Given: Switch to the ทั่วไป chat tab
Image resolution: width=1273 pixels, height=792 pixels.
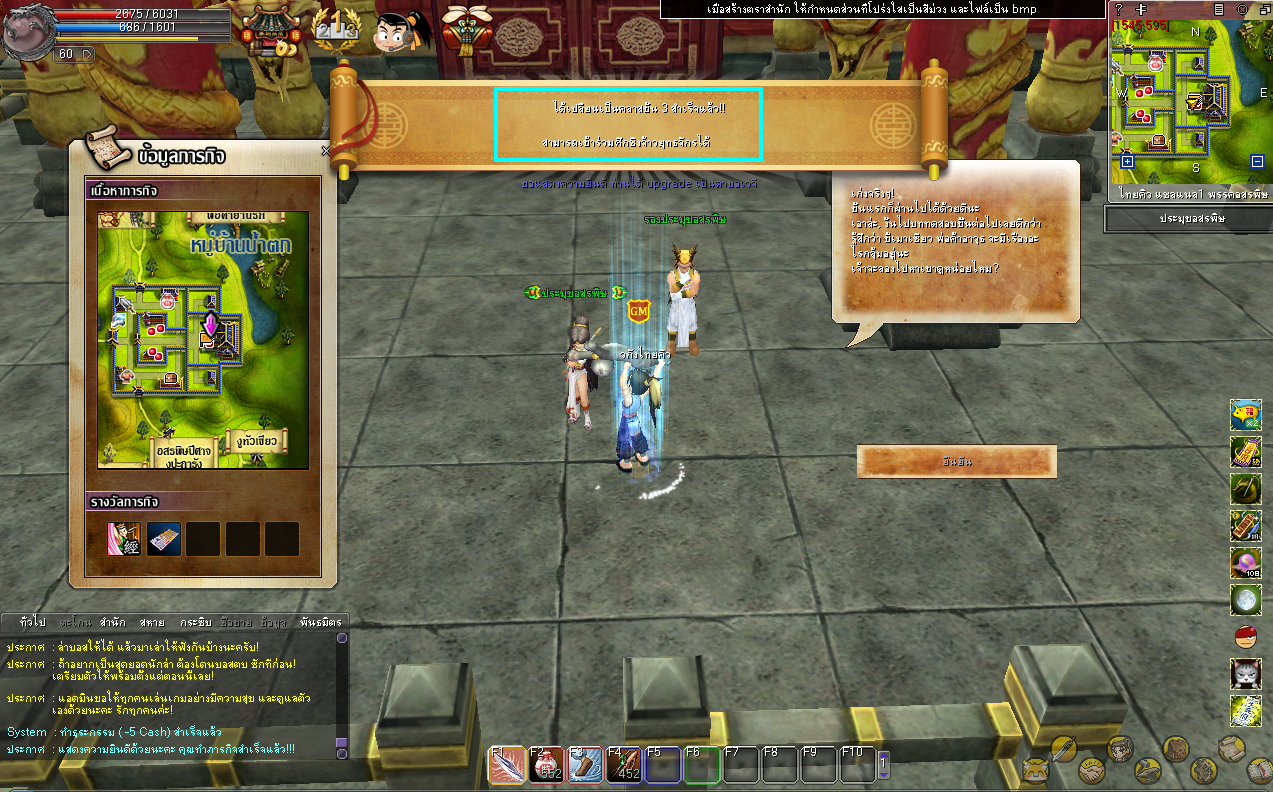Looking at the screenshot, I should pos(32,622).
